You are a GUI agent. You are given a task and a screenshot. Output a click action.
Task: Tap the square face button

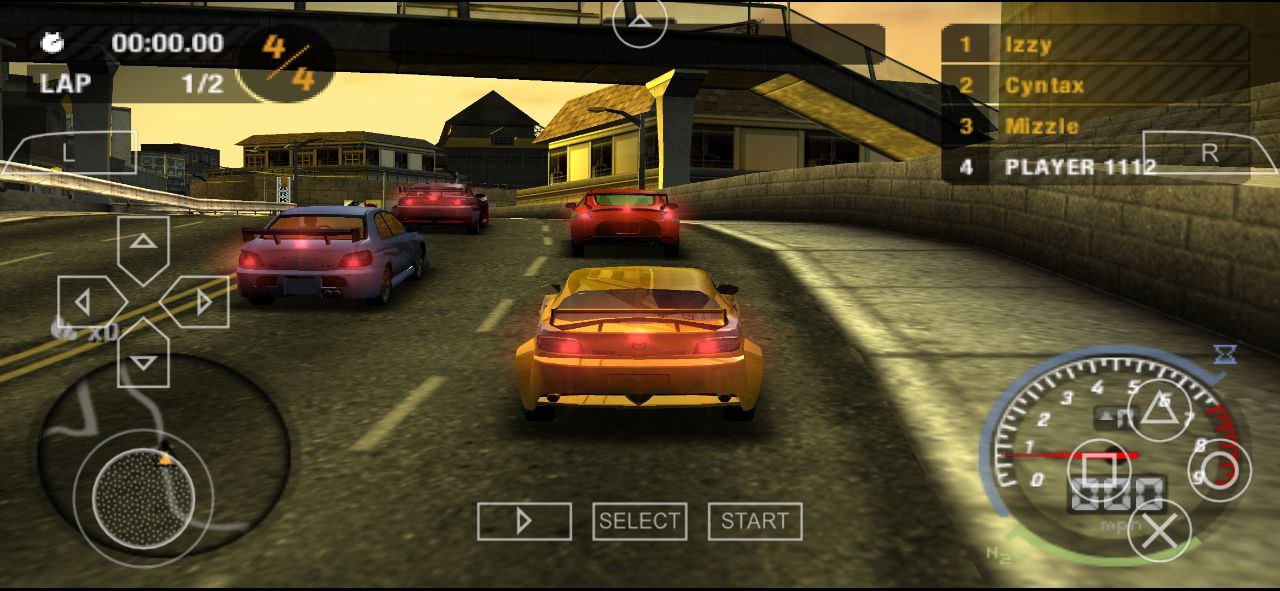[x=1099, y=469]
